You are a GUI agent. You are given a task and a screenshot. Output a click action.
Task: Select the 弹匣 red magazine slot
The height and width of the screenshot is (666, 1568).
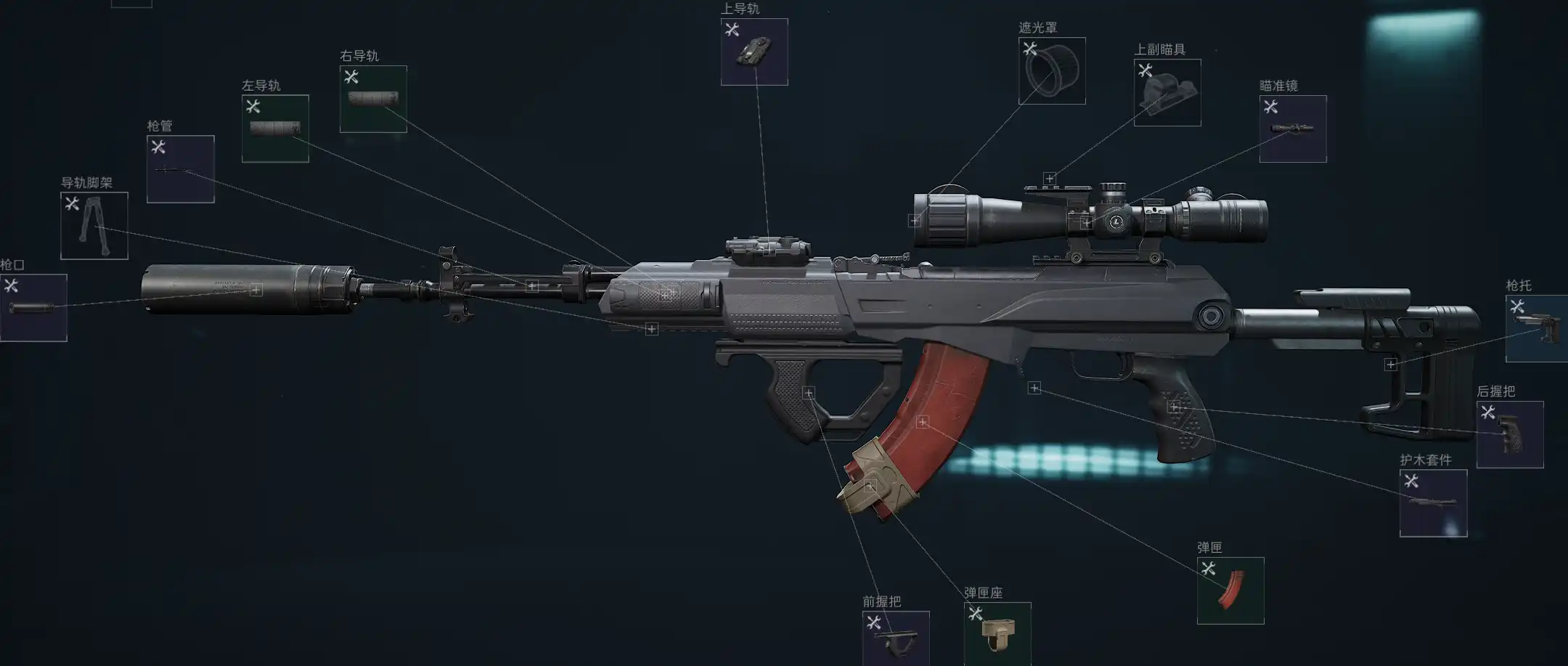pyautogui.click(x=1230, y=590)
